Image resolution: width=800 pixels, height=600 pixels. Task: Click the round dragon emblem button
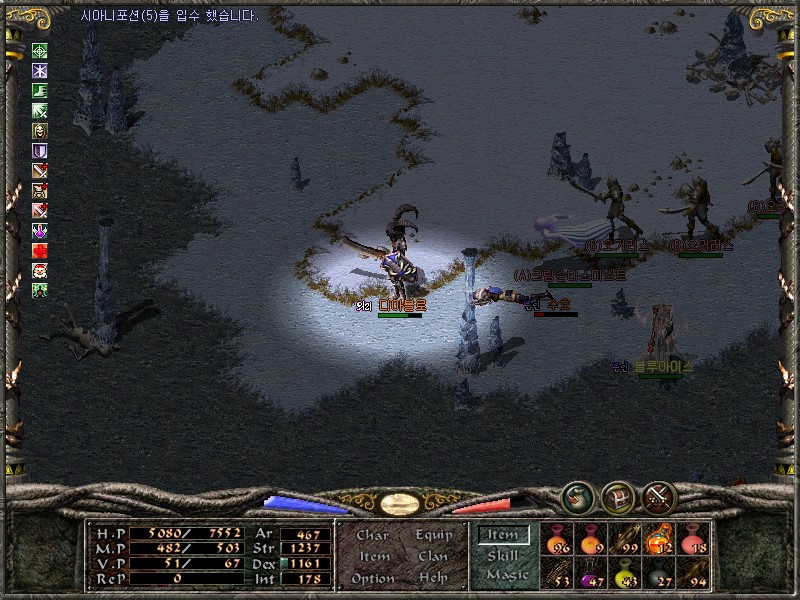click(577, 496)
